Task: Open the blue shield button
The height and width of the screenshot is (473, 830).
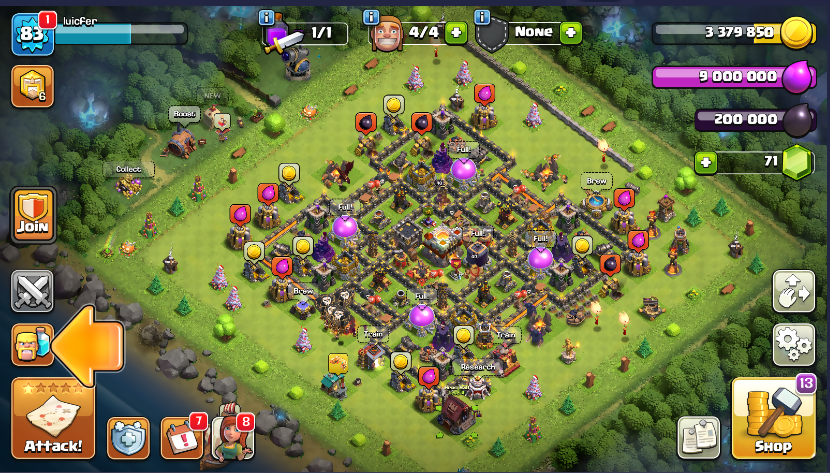Action: 128,437
